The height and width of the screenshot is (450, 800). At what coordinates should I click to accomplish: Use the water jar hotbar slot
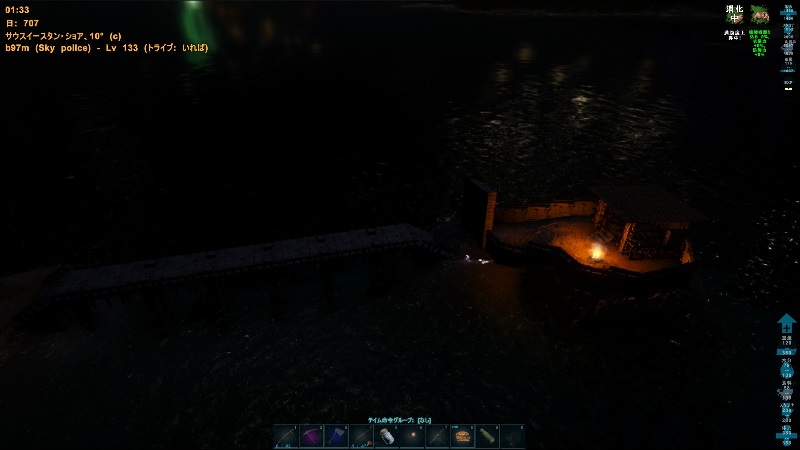coord(387,437)
